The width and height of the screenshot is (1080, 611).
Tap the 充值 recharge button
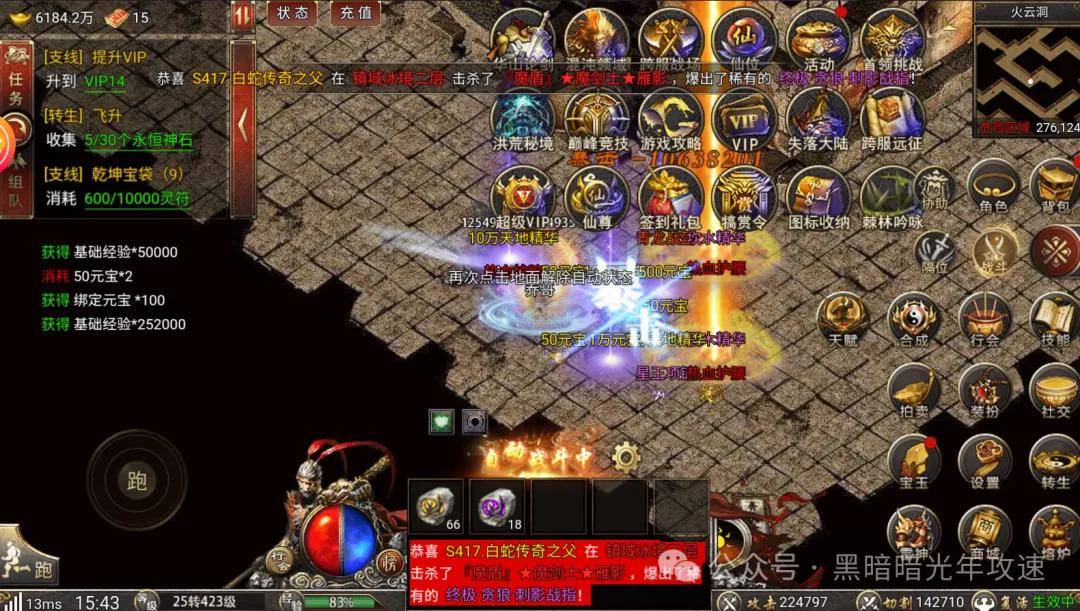coord(355,13)
